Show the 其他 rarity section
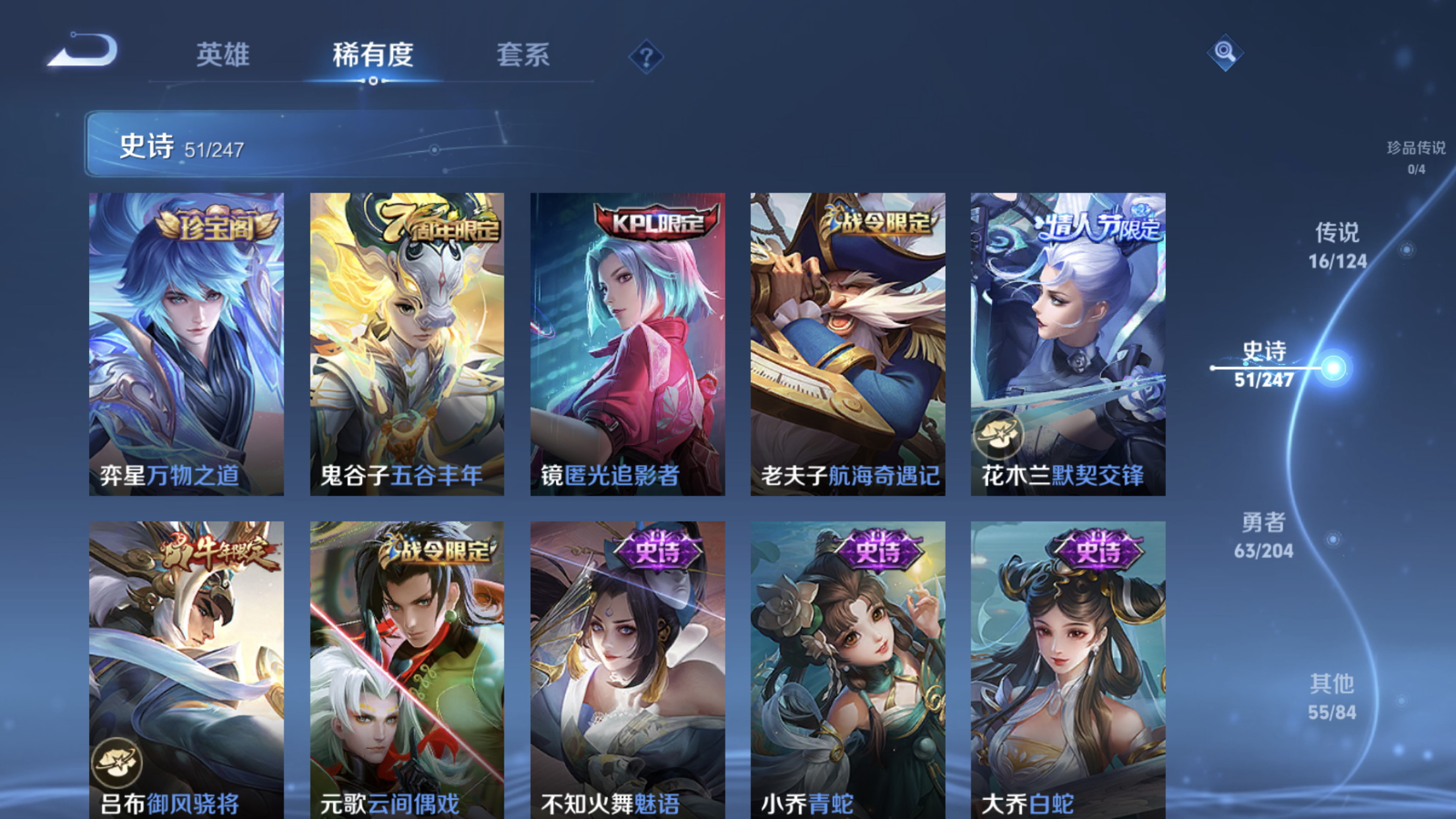Viewport: 1456px width, 819px height. (1332, 697)
